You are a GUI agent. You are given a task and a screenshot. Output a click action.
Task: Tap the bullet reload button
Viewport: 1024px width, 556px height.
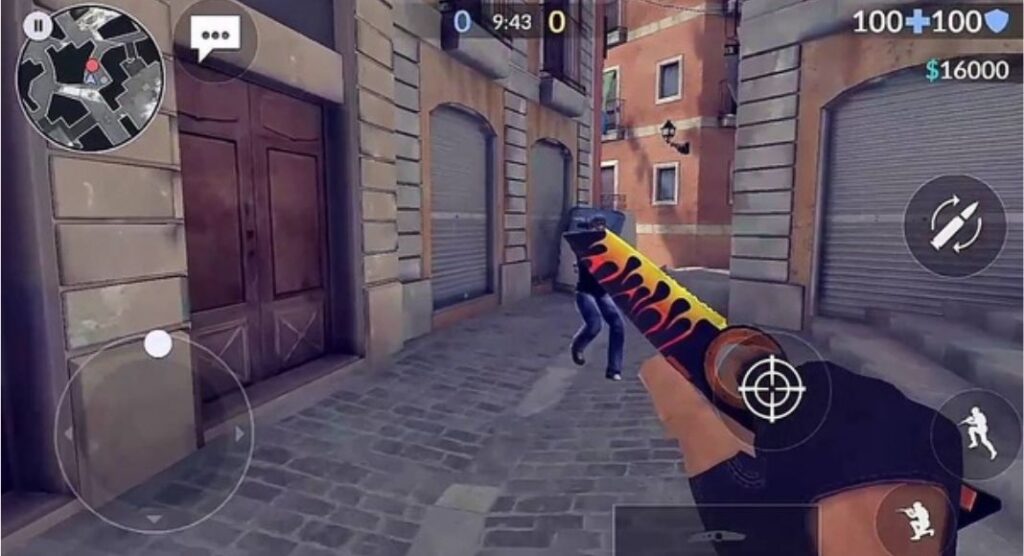pyautogui.click(x=955, y=225)
